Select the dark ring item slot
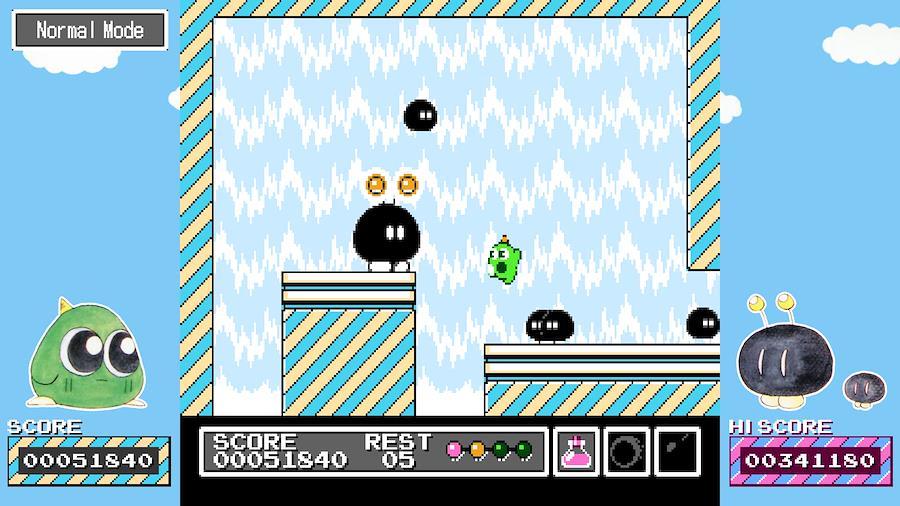The image size is (900, 506). coord(626,452)
